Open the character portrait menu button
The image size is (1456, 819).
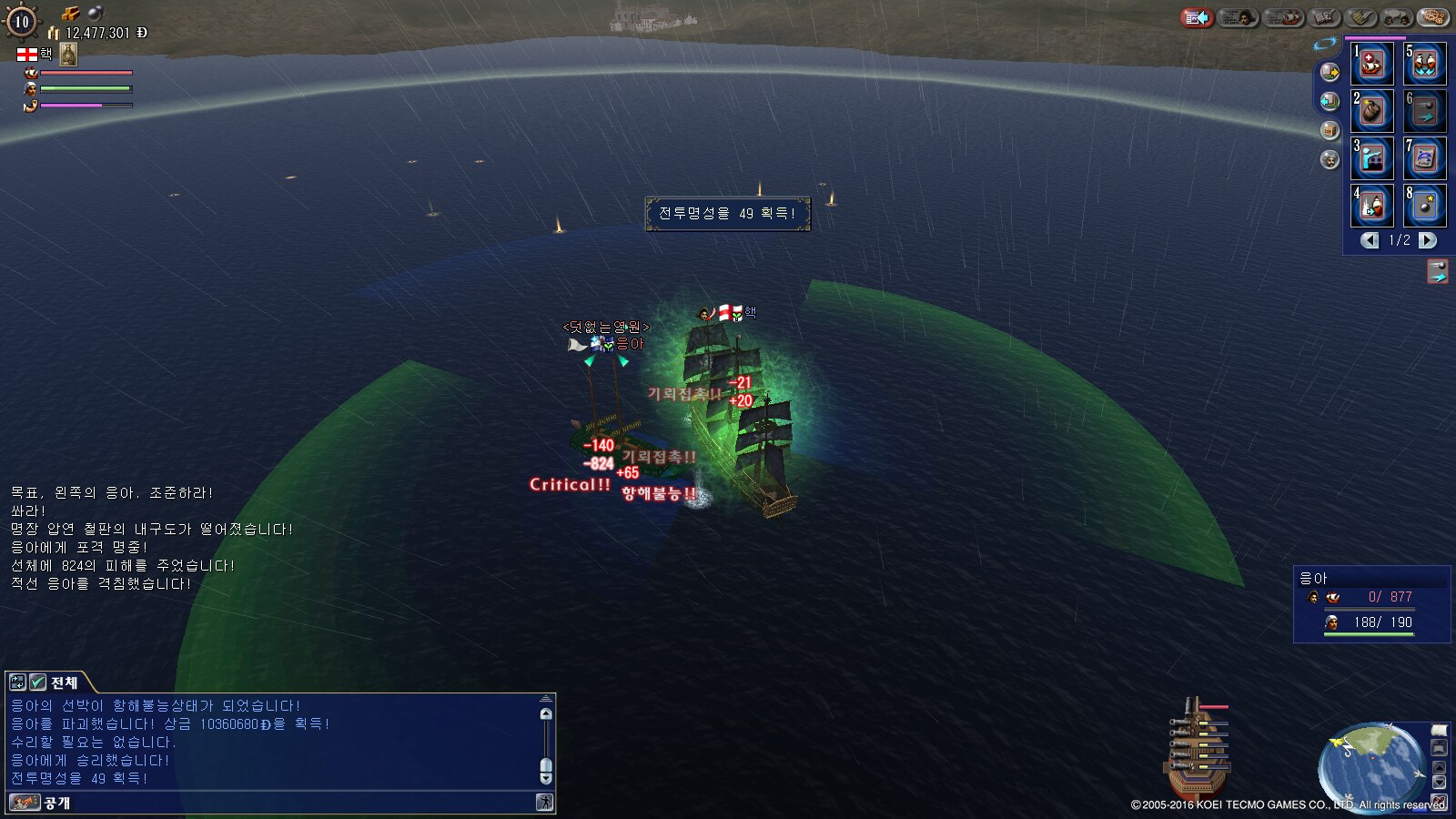coord(1238,17)
